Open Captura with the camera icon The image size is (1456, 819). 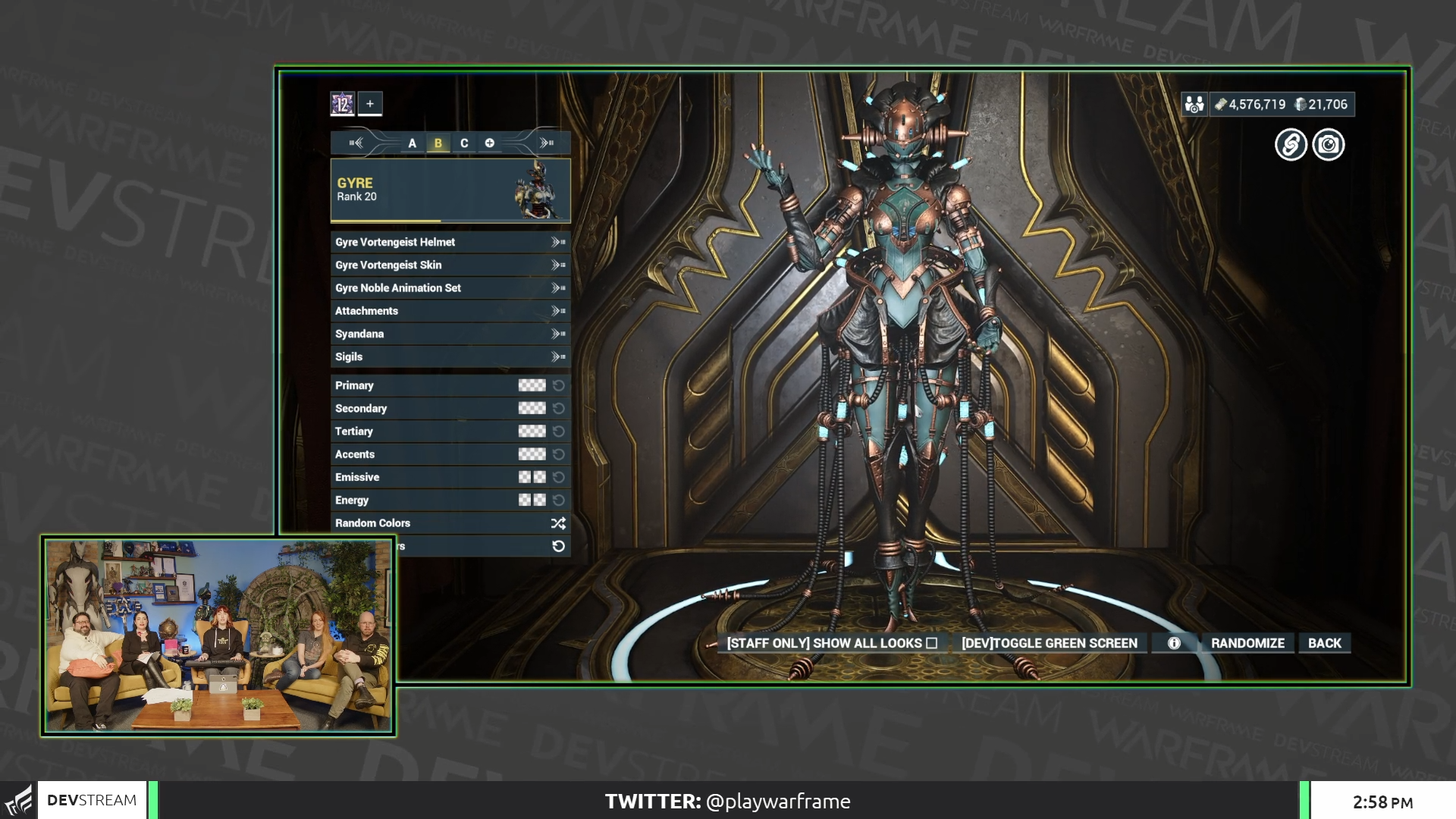(1328, 144)
